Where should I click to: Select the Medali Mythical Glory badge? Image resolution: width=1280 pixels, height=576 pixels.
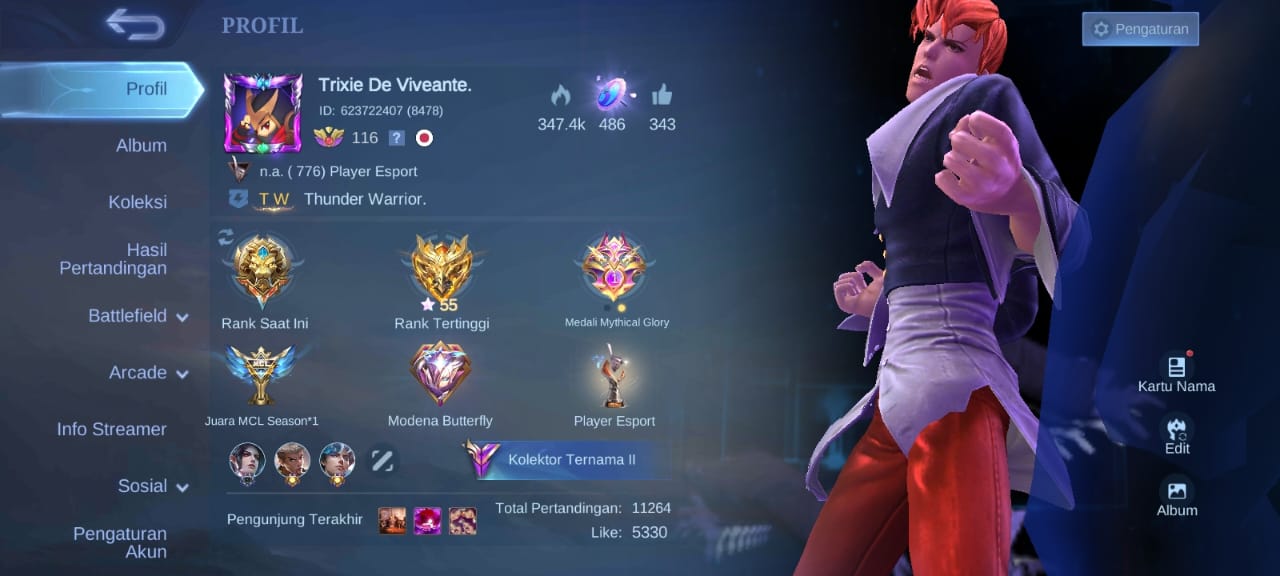pos(616,268)
